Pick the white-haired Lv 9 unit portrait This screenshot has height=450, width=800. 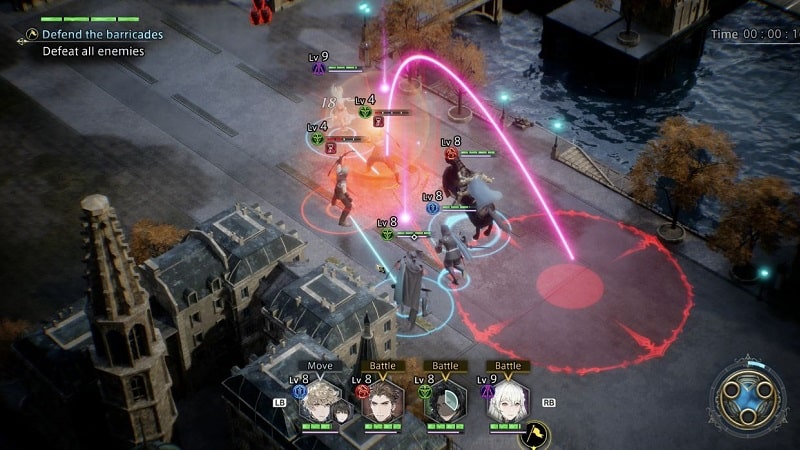[x=506, y=401]
